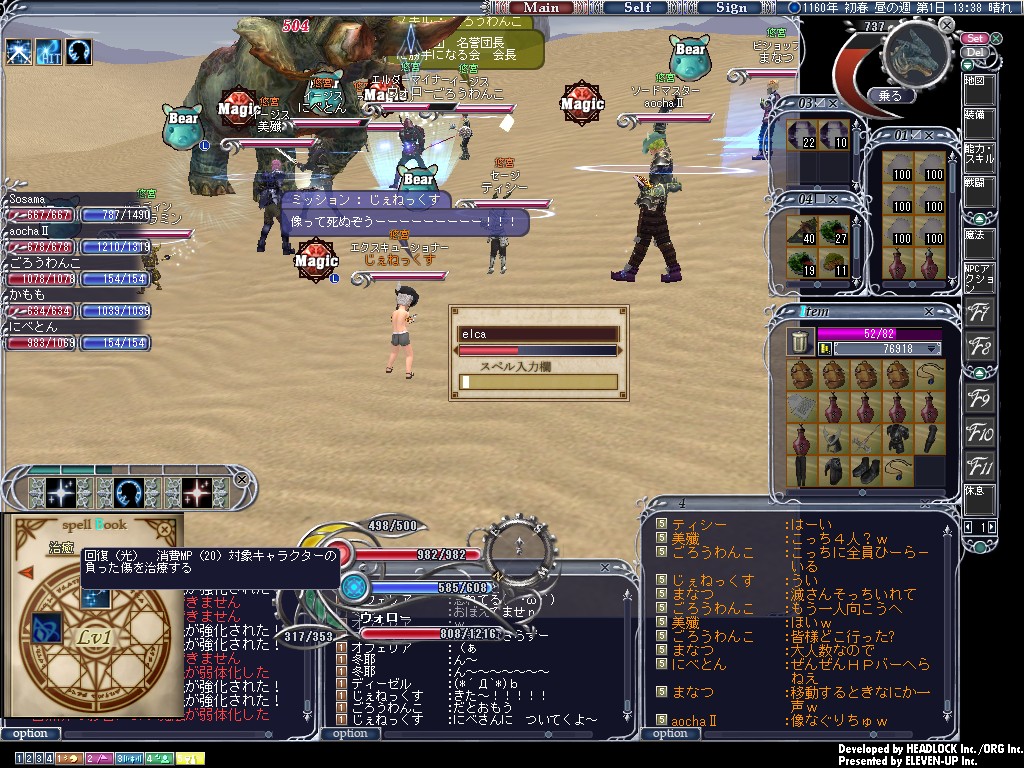Open the 装備 equipment shortcut
The width and height of the screenshot is (1024, 768).
coord(977,116)
